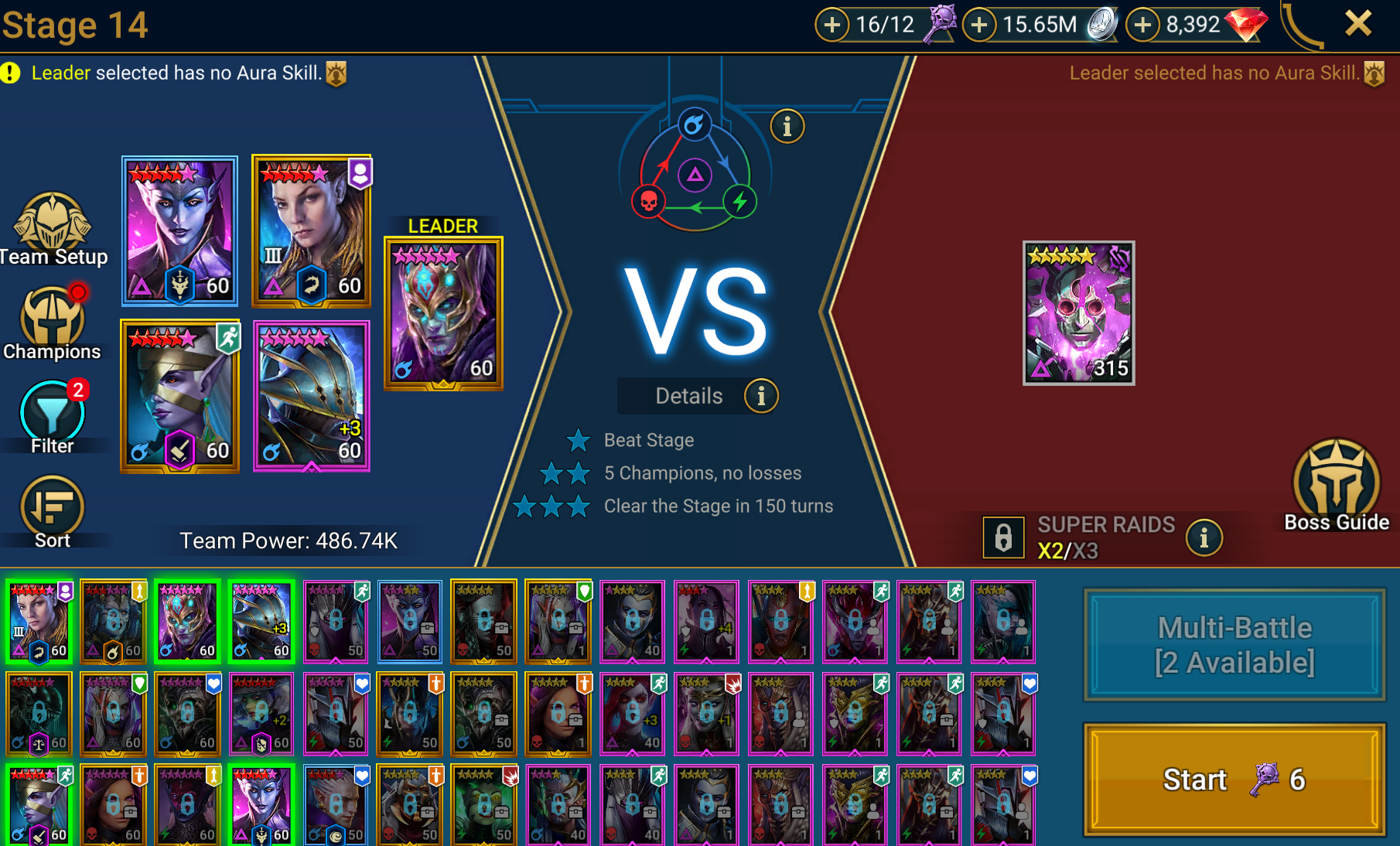Go back using the curved arrow
The image size is (1400, 846).
(x=1302, y=26)
